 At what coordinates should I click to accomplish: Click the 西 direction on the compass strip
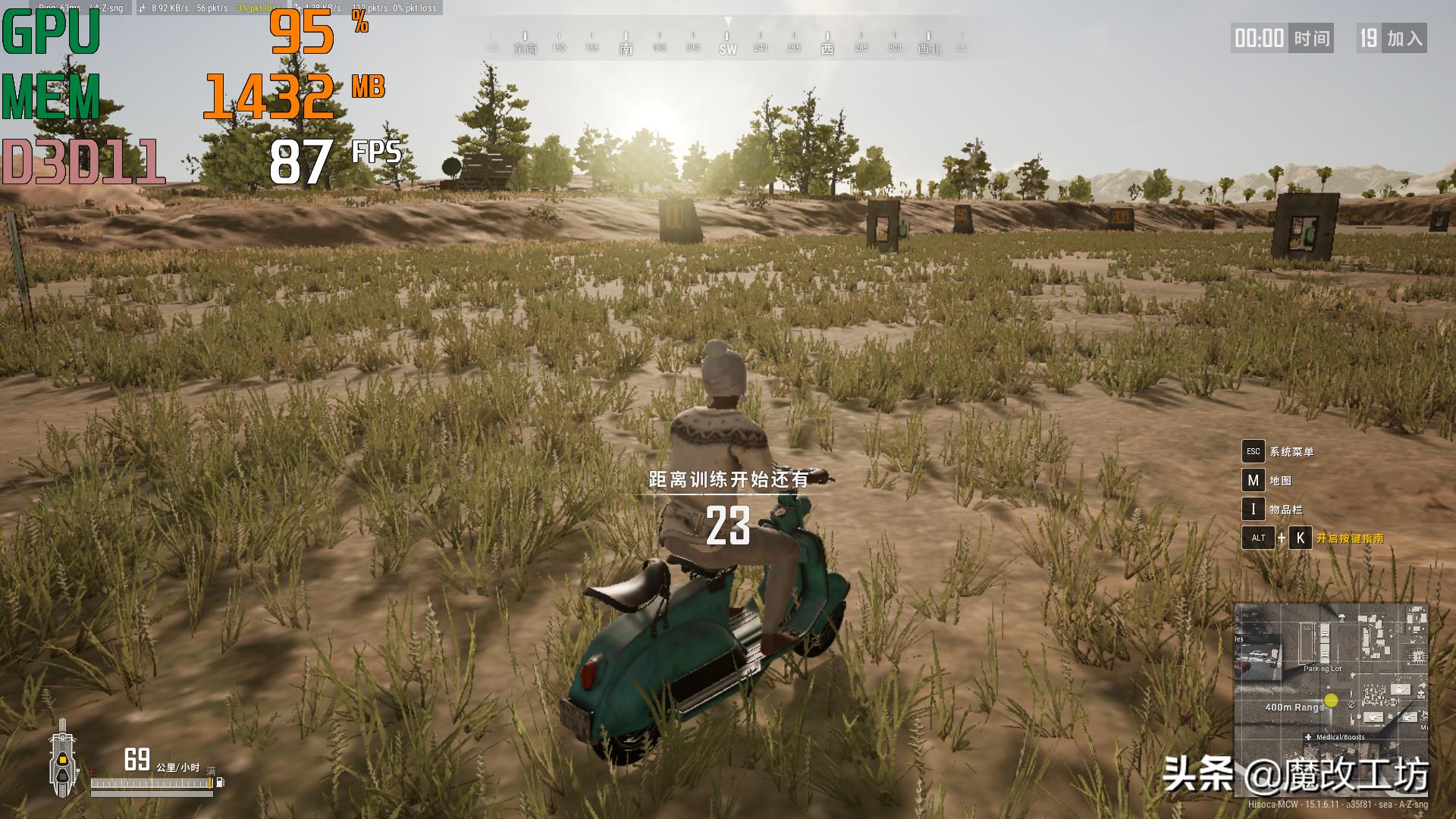click(x=827, y=49)
